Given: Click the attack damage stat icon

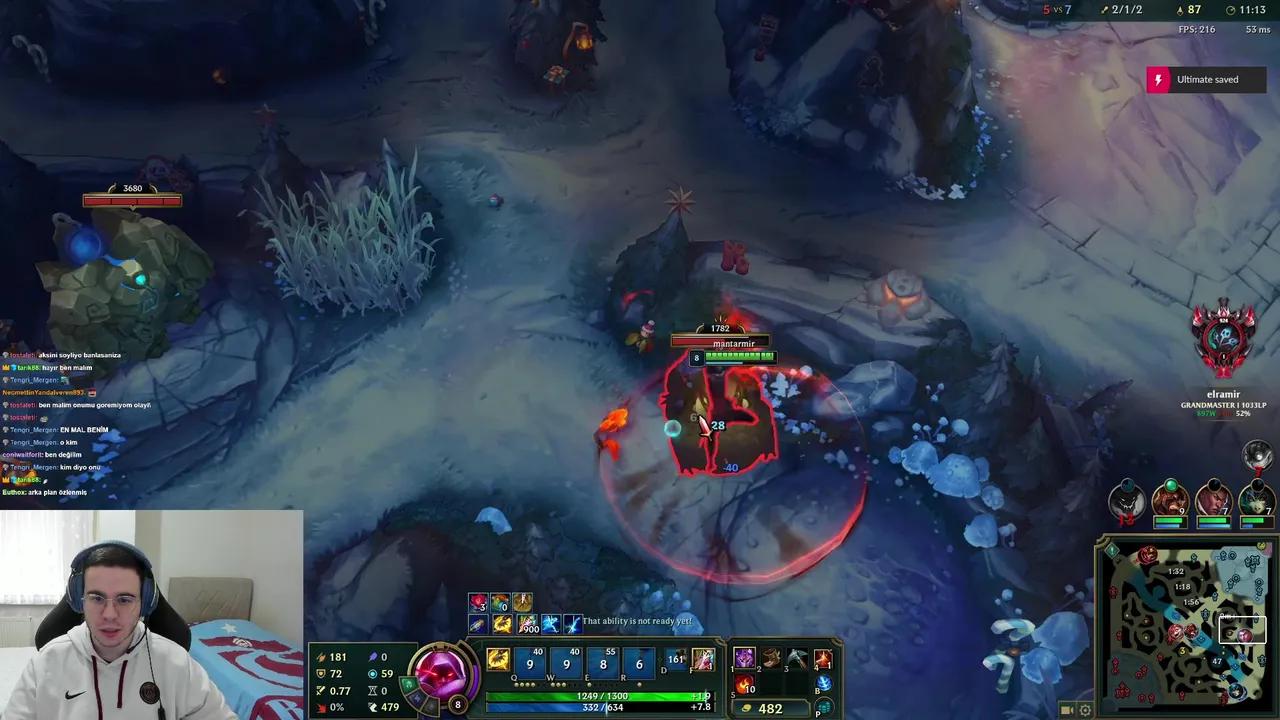Looking at the screenshot, I should (x=322, y=657).
